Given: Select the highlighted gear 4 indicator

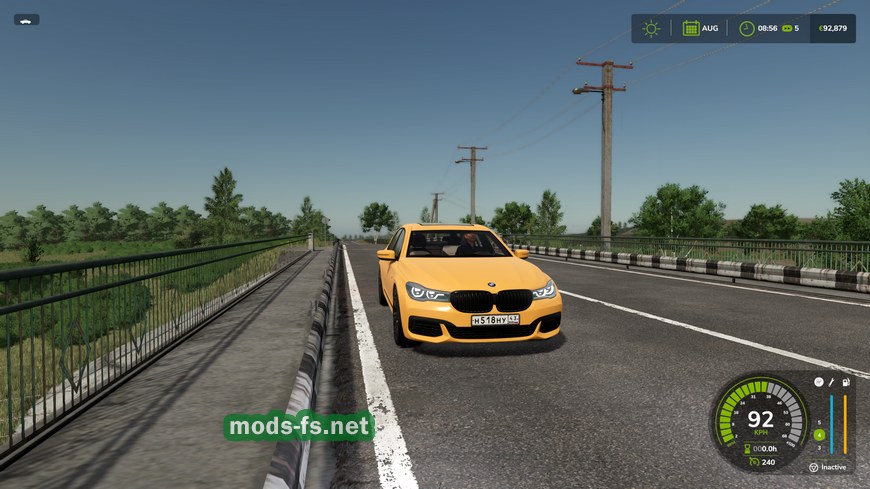Looking at the screenshot, I should (x=819, y=434).
